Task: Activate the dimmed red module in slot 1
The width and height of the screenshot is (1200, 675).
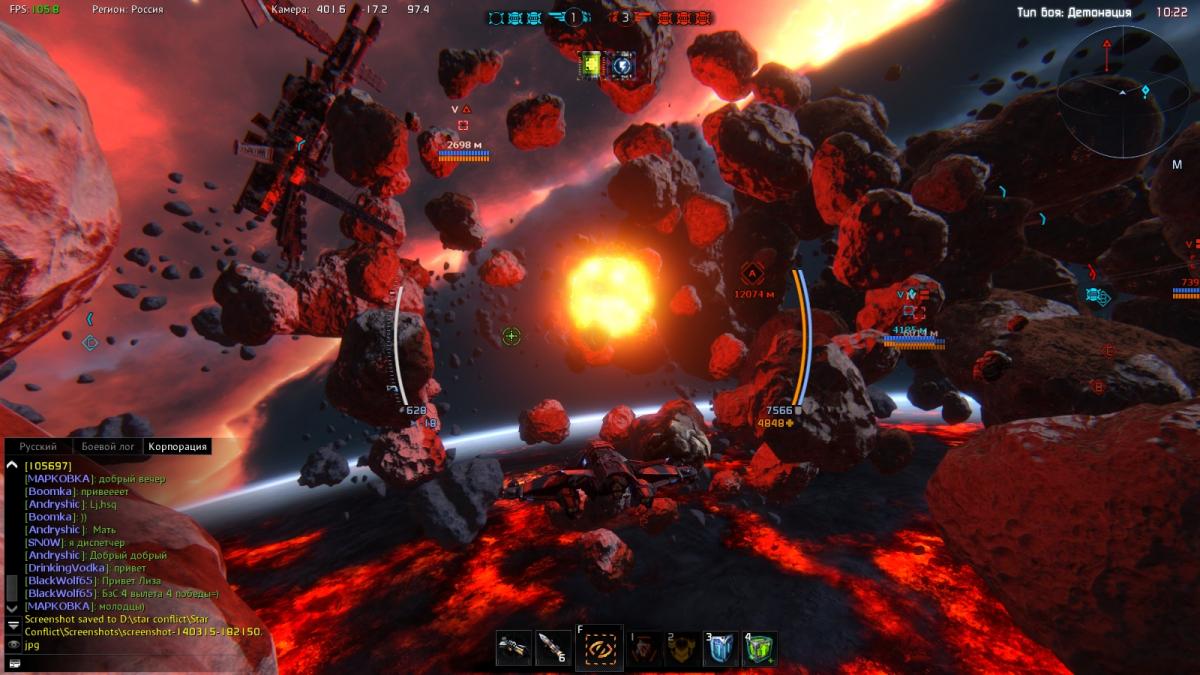Action: pyautogui.click(x=645, y=648)
